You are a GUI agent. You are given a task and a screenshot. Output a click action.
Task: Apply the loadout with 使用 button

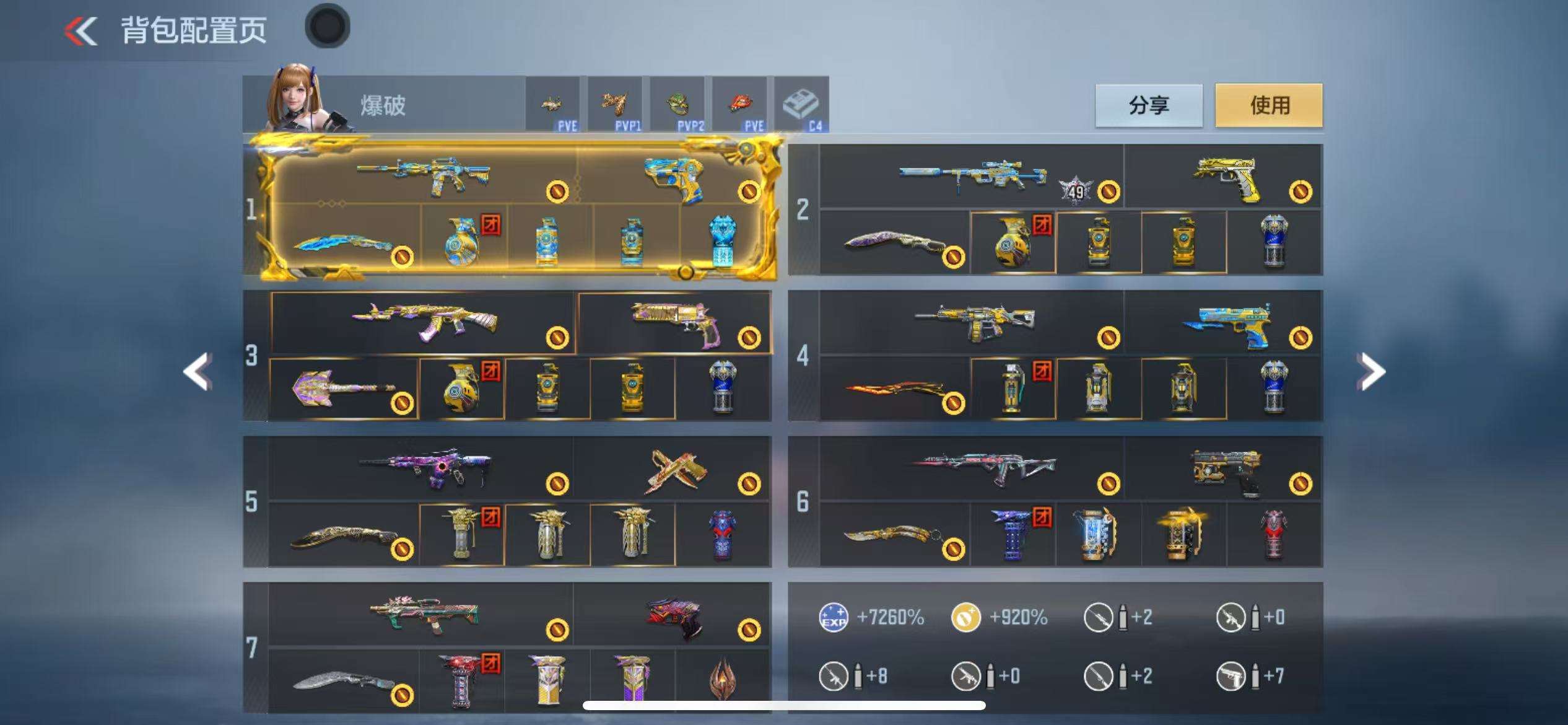(1268, 105)
